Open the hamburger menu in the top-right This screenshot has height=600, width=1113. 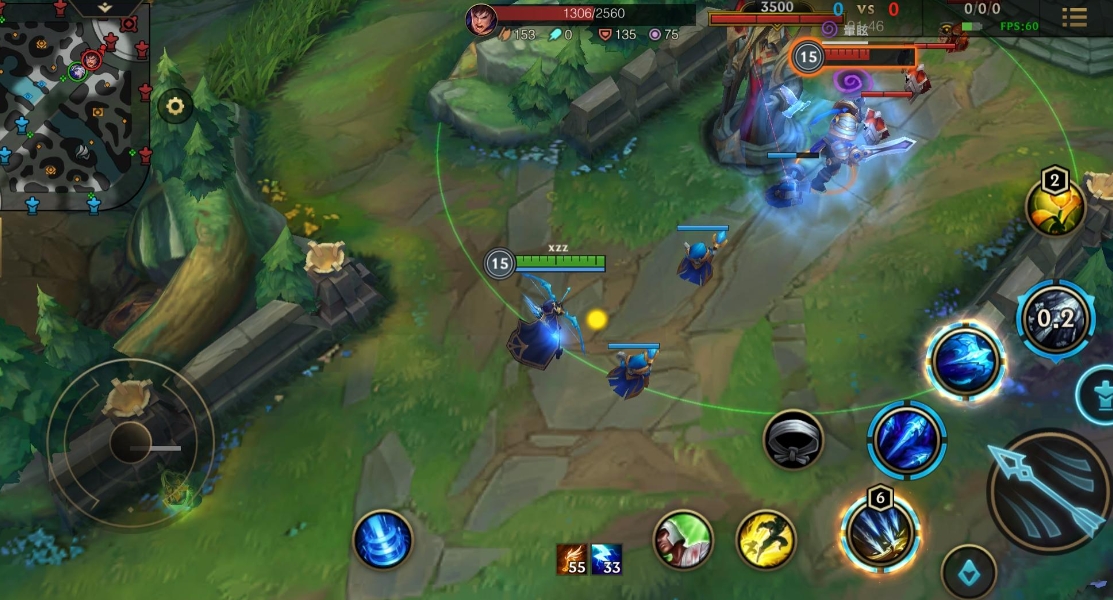[x=1074, y=17]
